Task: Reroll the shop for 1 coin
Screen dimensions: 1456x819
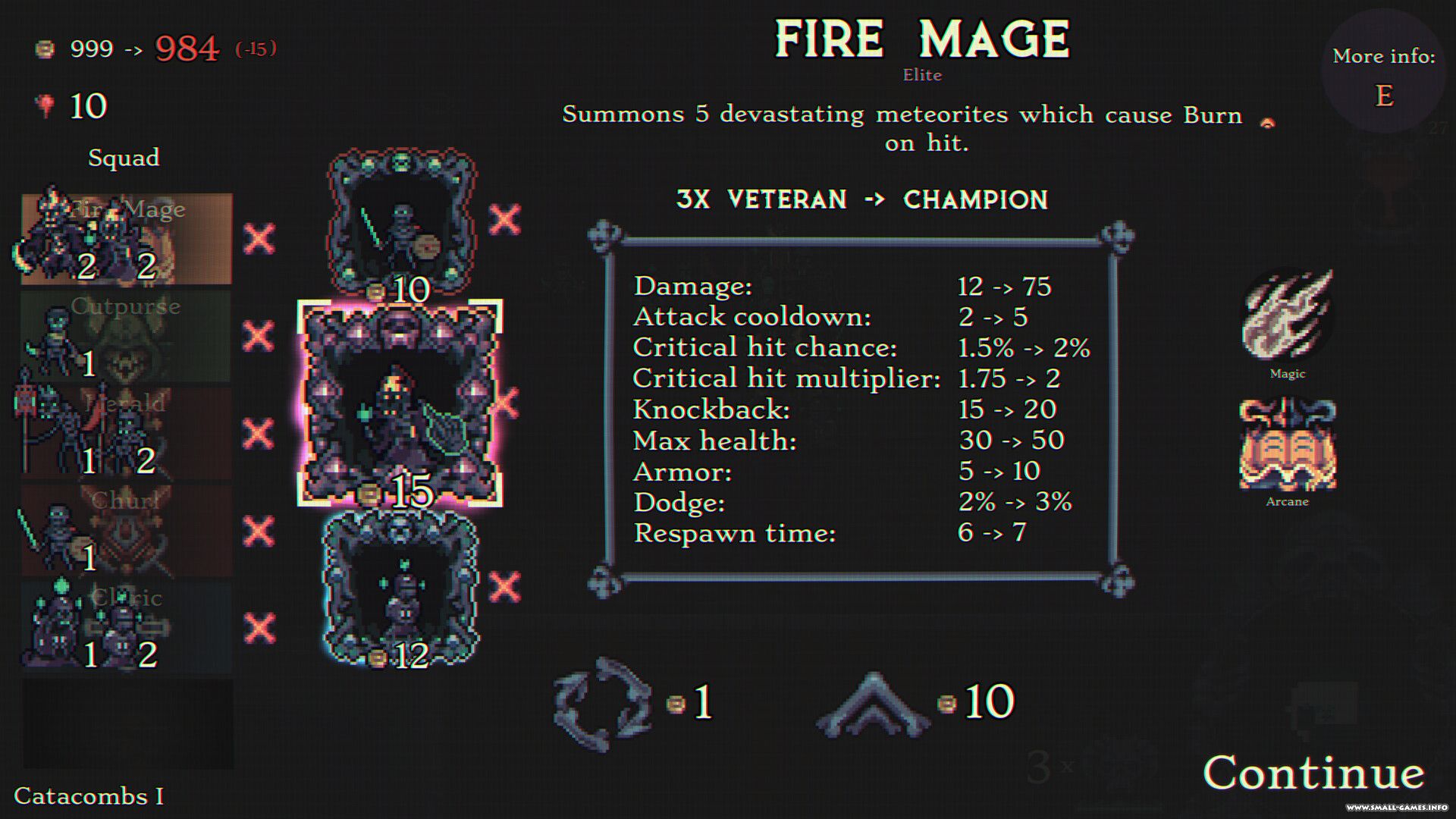Action: point(603,703)
